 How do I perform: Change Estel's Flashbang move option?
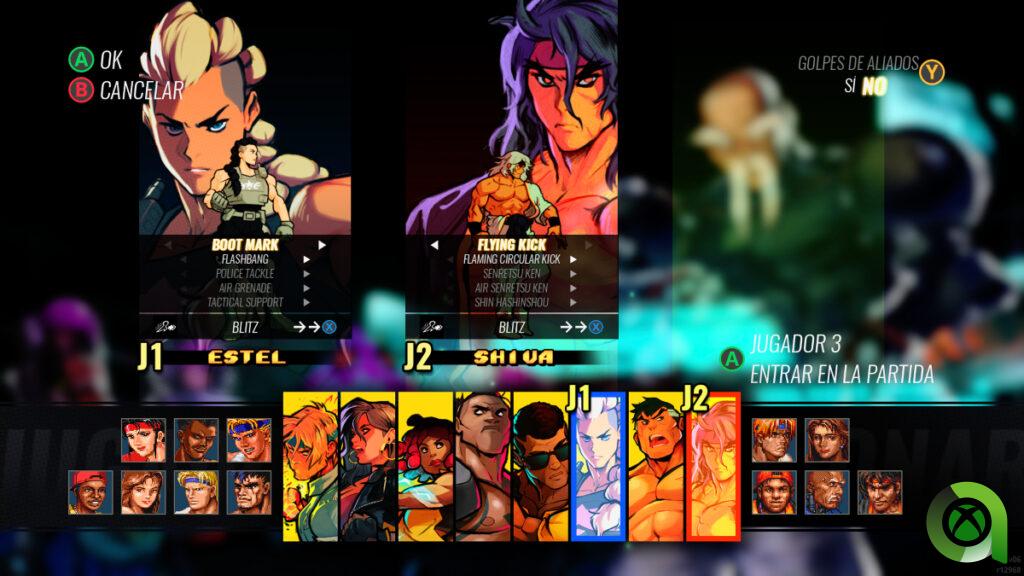click(245, 259)
